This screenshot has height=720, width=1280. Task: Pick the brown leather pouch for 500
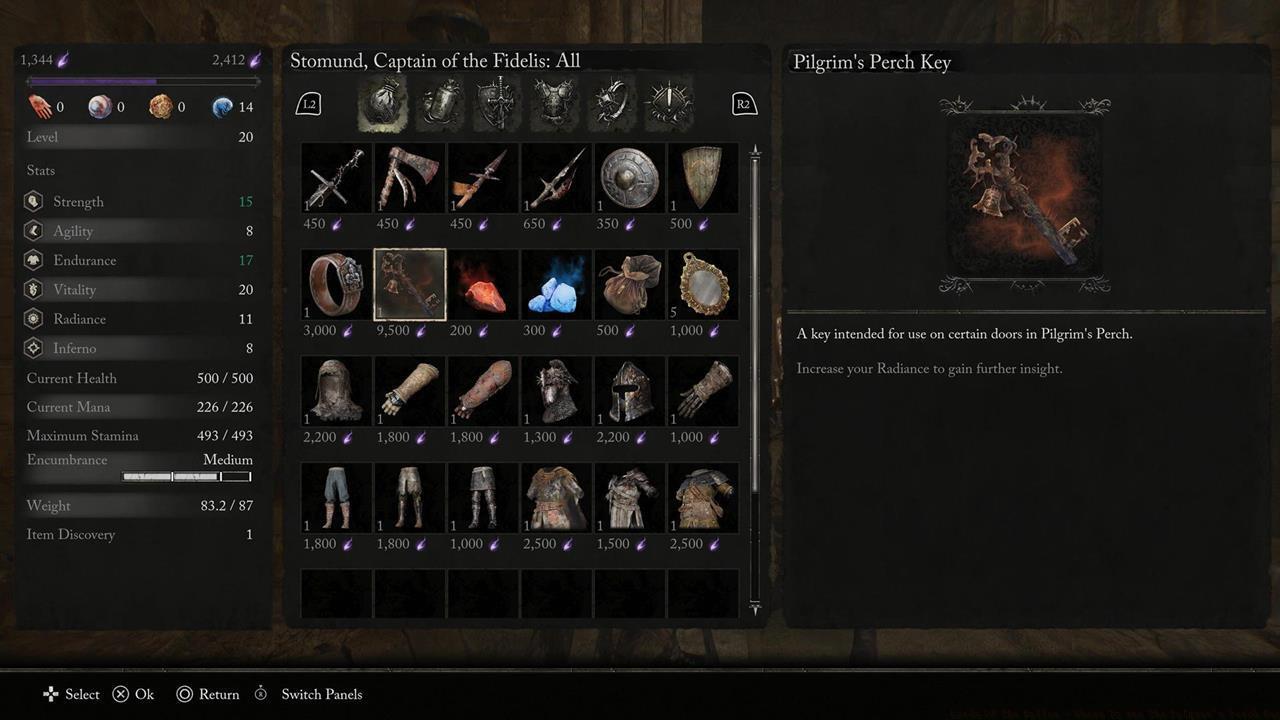point(630,285)
